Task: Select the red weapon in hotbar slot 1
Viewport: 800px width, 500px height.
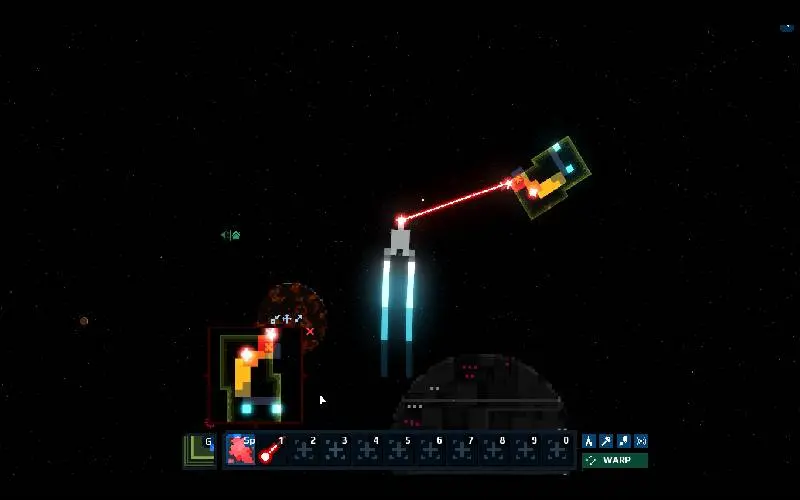Action: coord(271,451)
